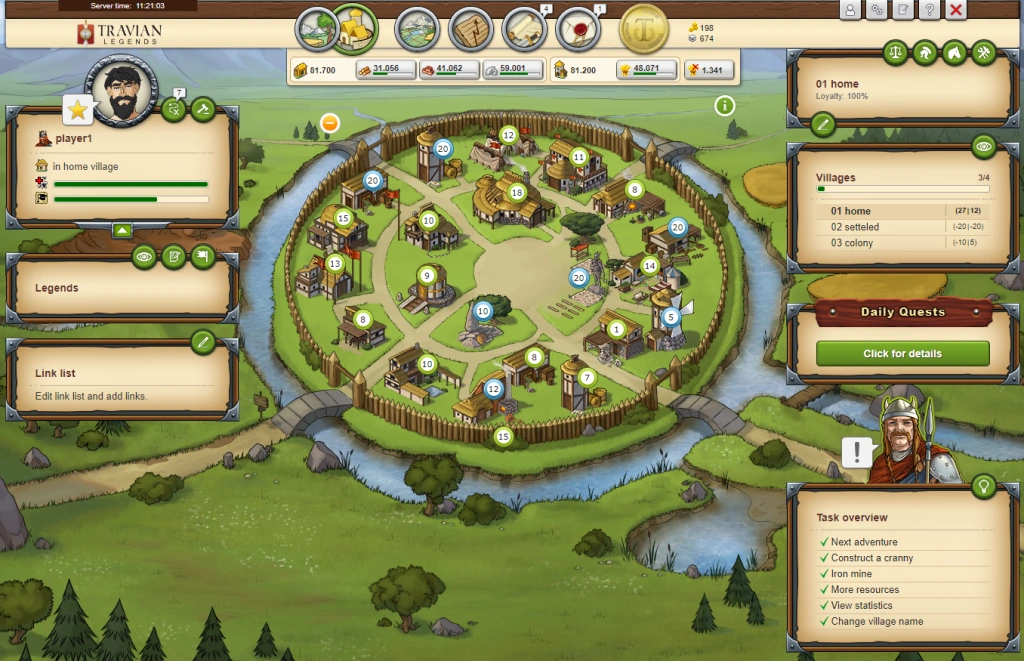Collapse the hero panel with the green arrow
The image size is (1024, 661).
tap(122, 230)
